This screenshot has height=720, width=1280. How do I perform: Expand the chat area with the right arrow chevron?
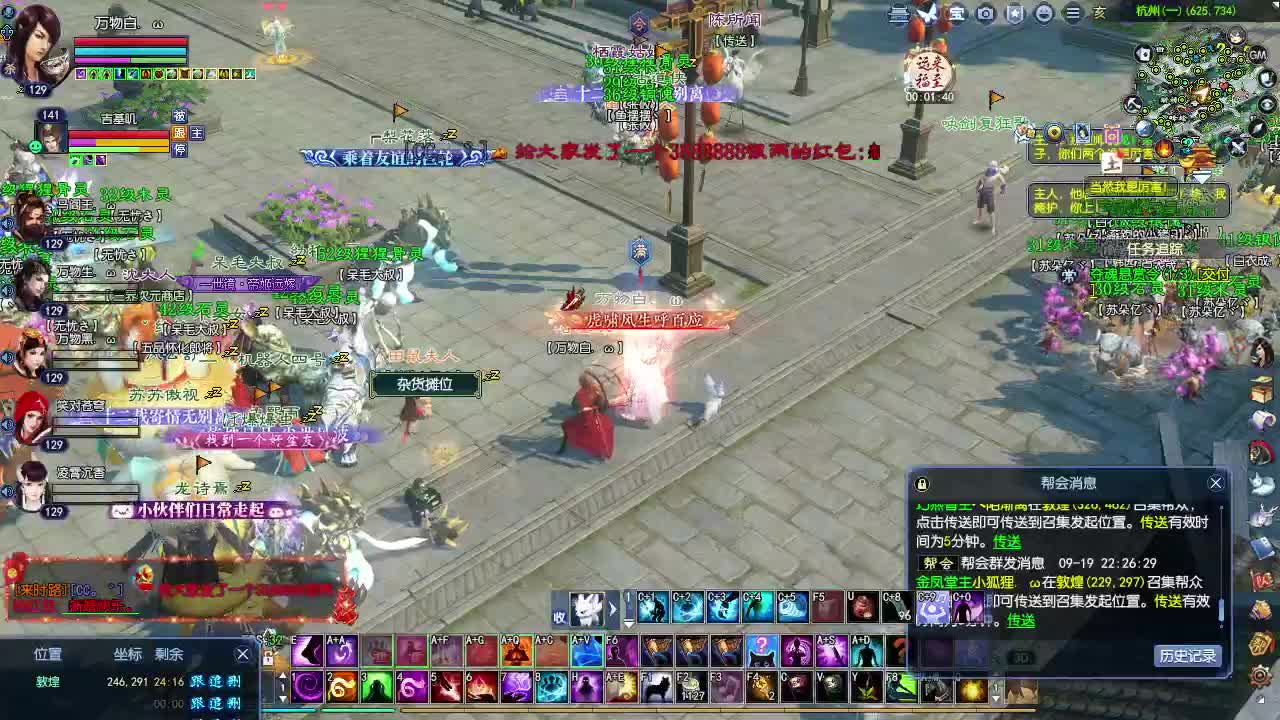pos(612,607)
